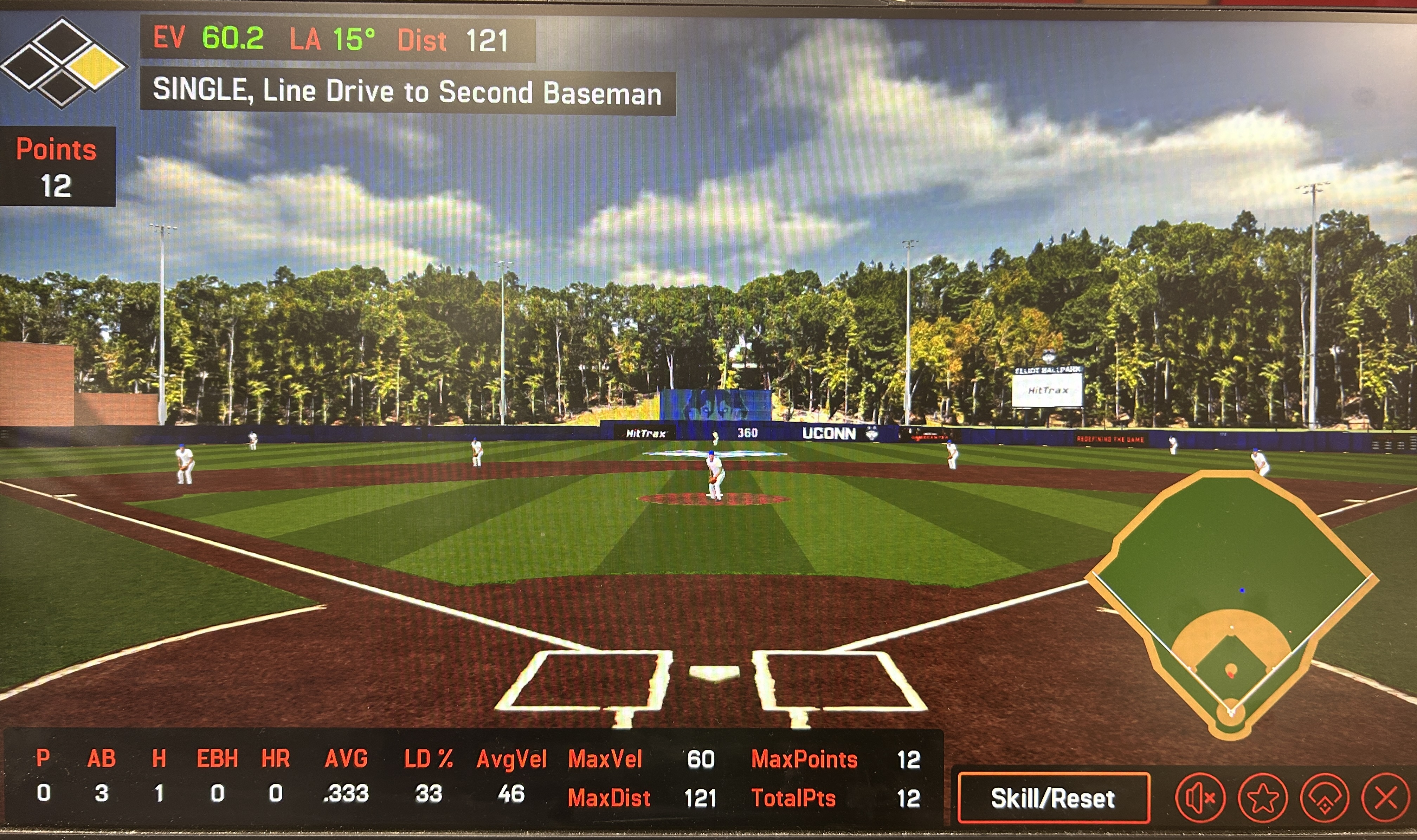Close the session with the X button
This screenshot has height=840, width=1417.
tap(1385, 798)
